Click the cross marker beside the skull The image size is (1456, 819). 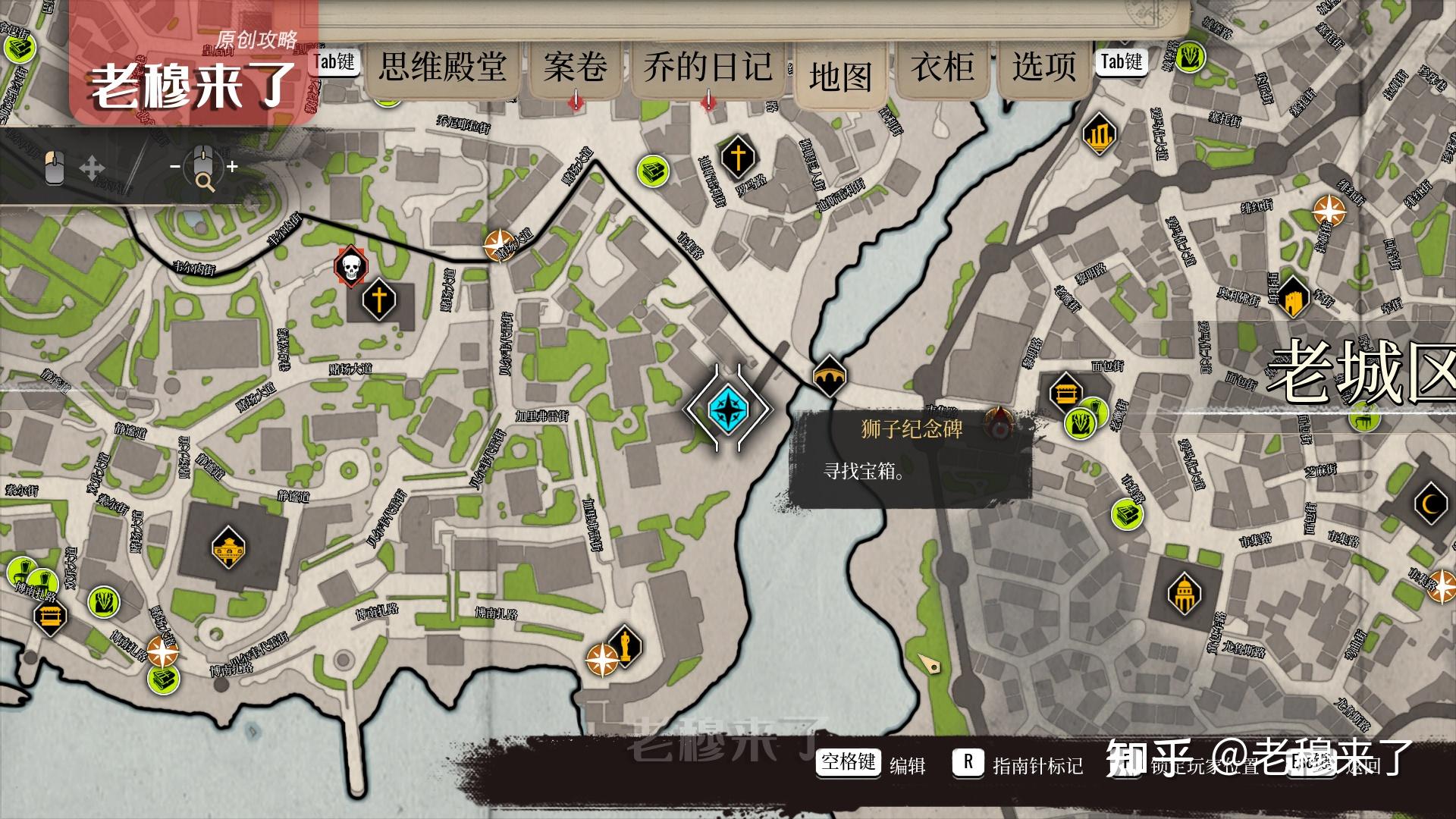point(379,299)
